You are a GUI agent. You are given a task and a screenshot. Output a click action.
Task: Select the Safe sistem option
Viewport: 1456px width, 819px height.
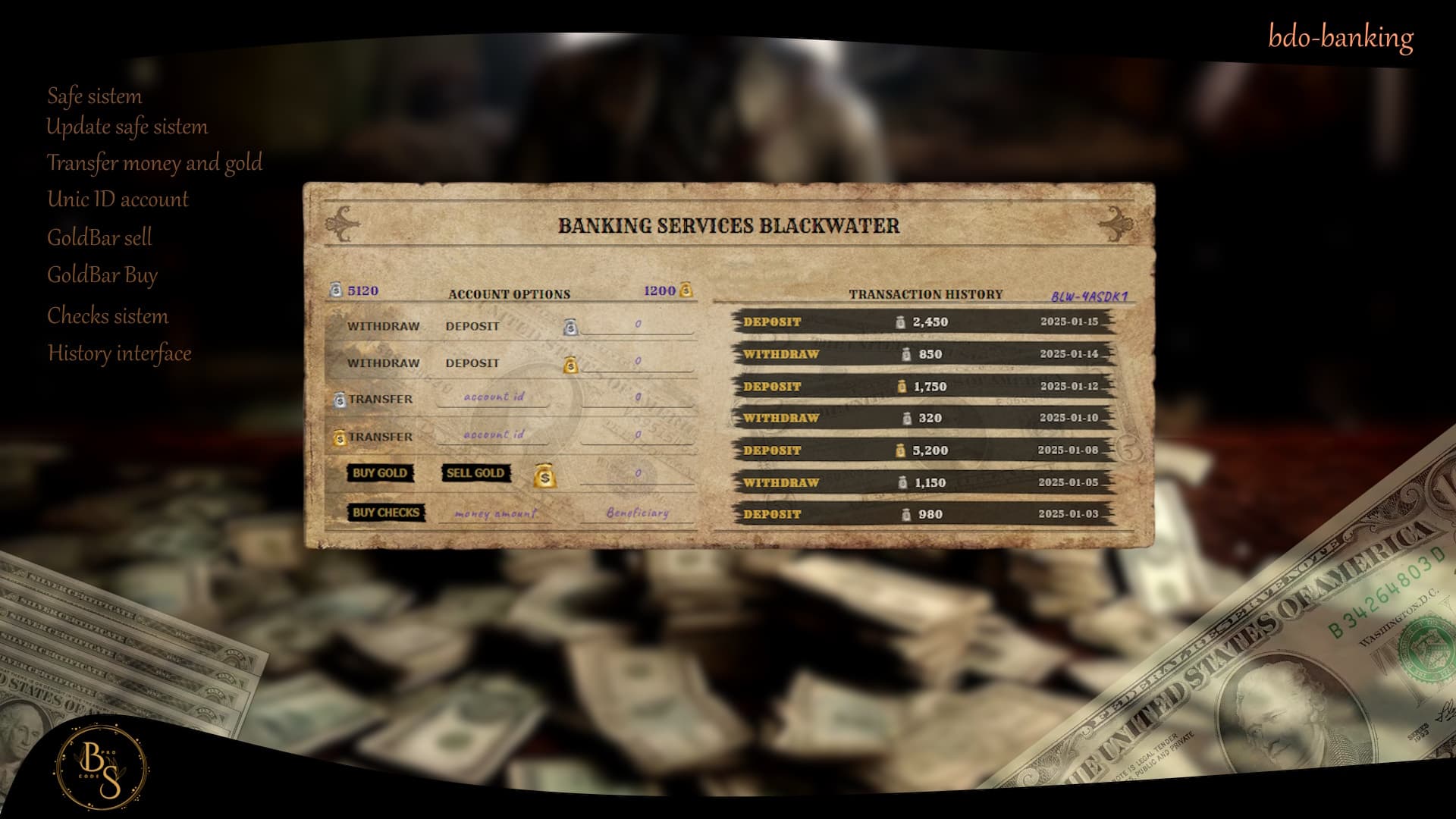pos(94,96)
